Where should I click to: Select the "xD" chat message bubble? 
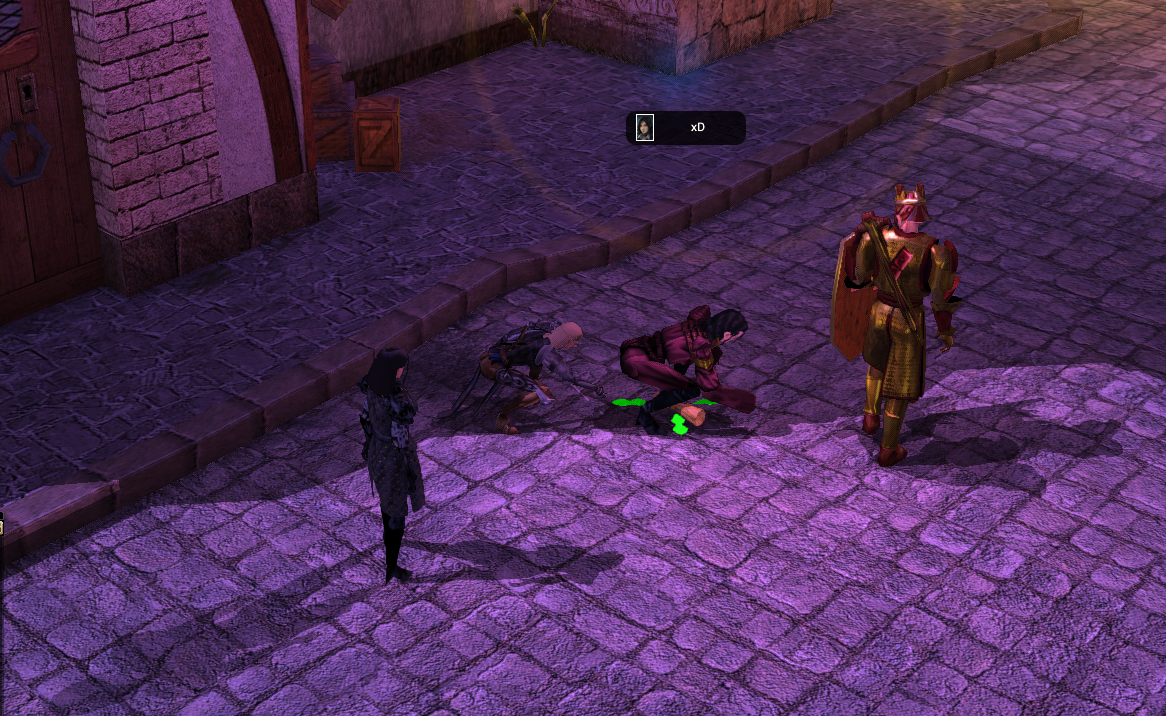698,128
